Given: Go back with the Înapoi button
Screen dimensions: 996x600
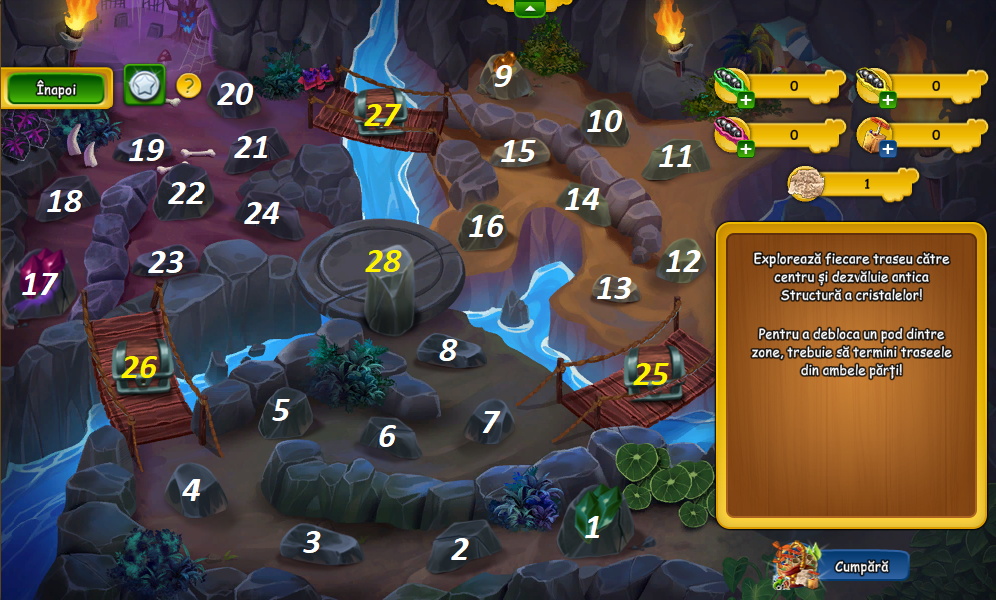Looking at the screenshot, I should [56, 88].
